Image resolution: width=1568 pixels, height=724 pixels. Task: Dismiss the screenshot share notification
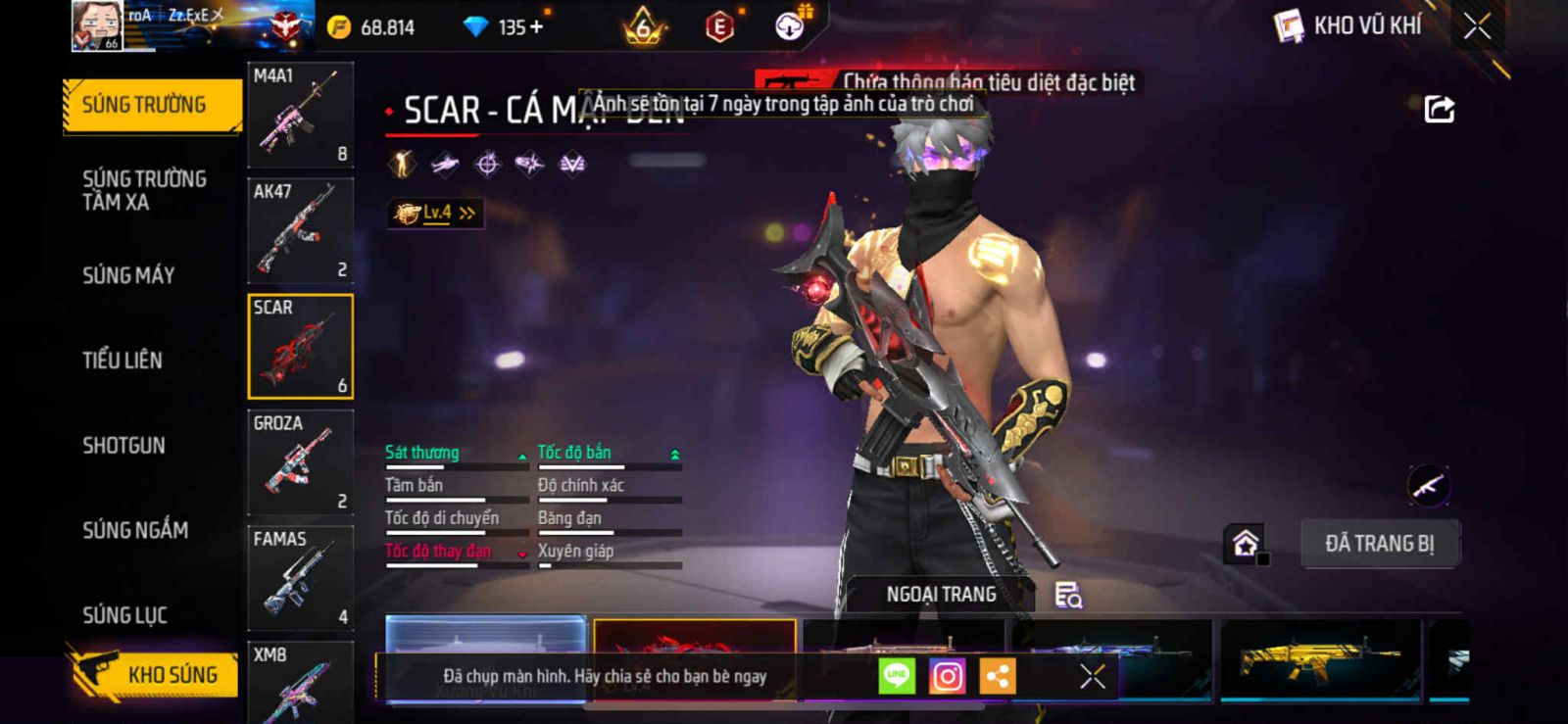click(1093, 676)
